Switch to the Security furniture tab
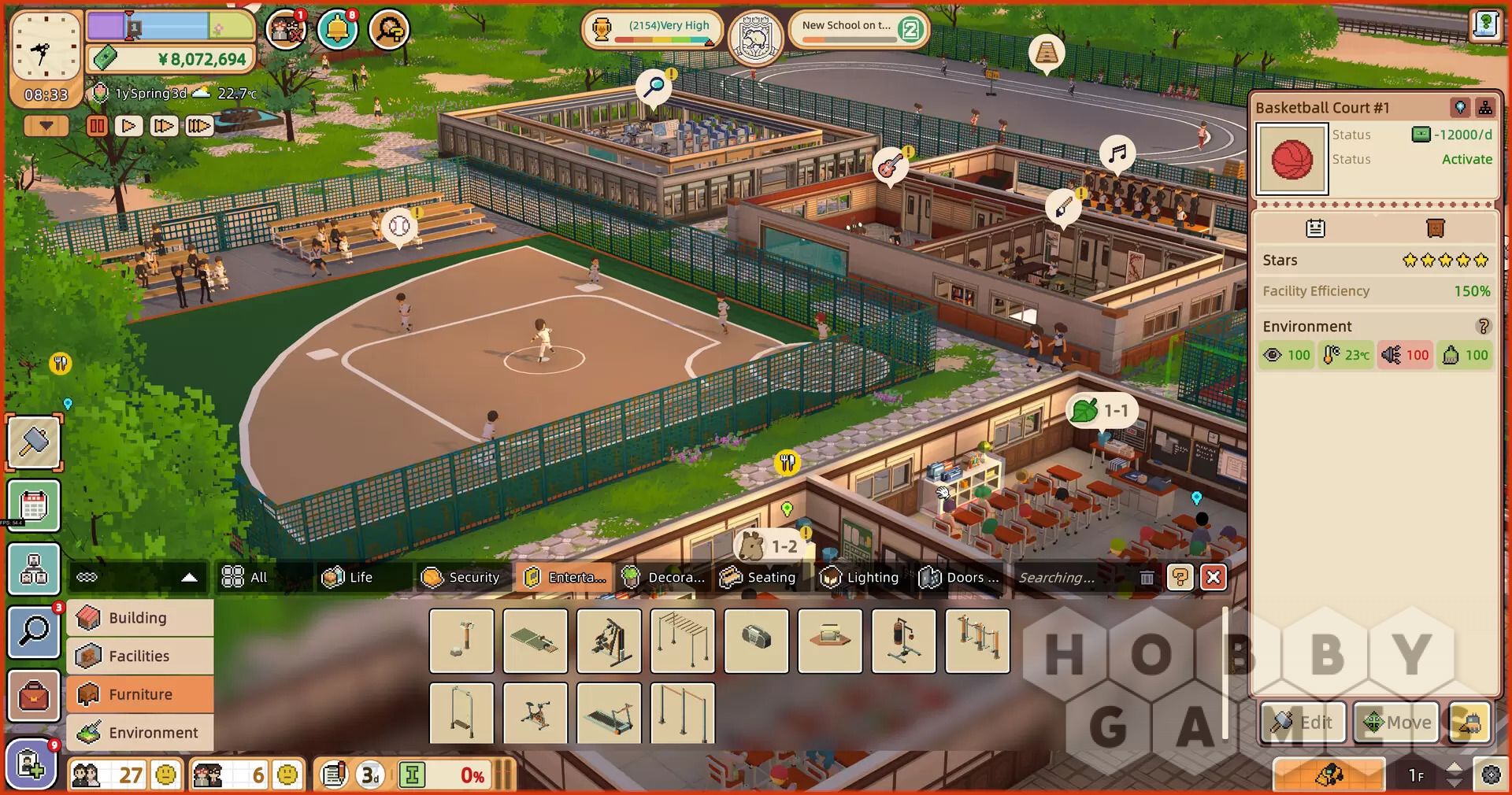Viewport: 1512px width, 795px height. [x=461, y=577]
